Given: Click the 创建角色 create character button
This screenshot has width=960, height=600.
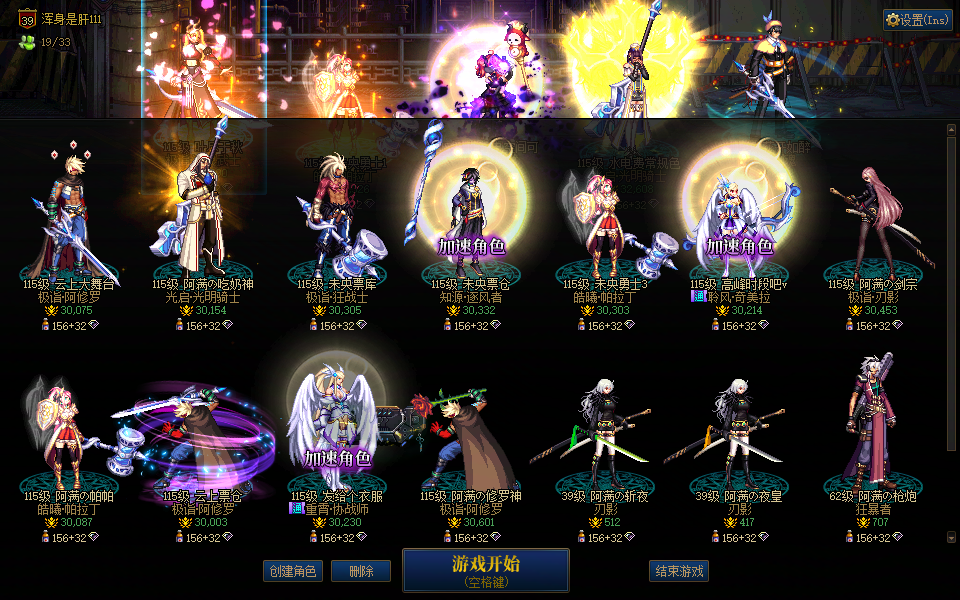Looking at the screenshot, I should pos(293,571).
